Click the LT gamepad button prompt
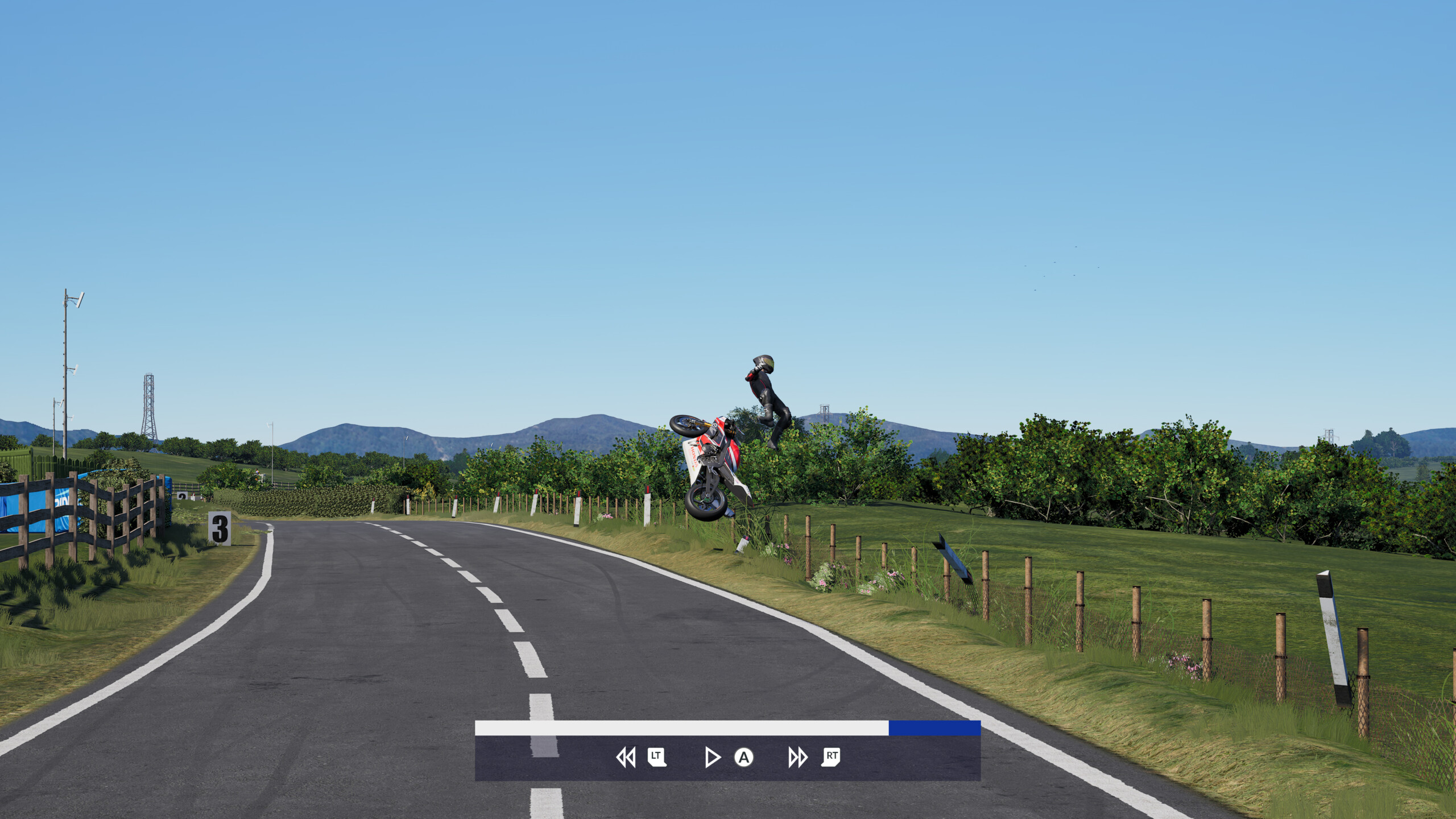Viewport: 1456px width, 819px height. [657, 758]
